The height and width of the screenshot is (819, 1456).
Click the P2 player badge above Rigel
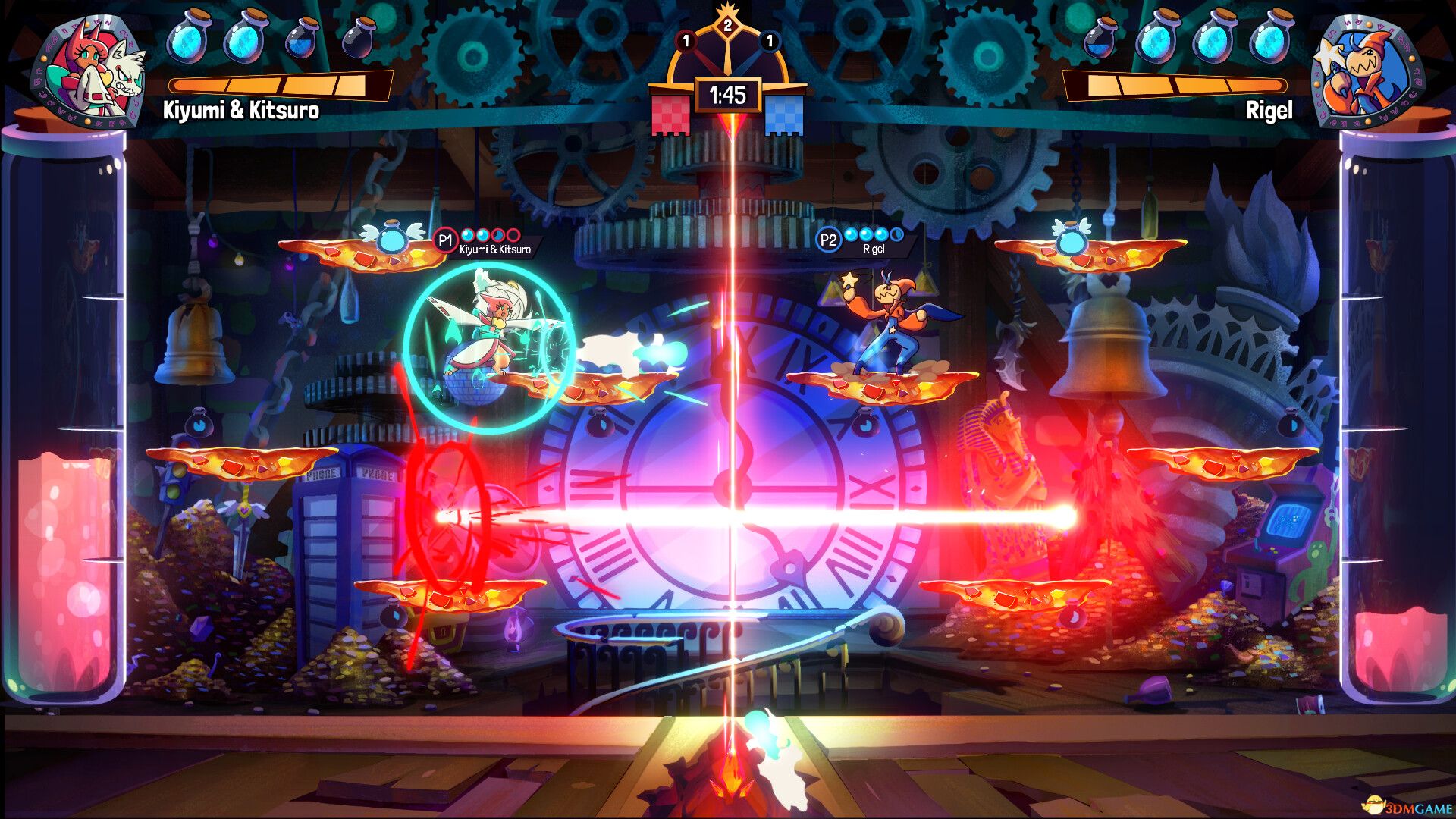[830, 239]
